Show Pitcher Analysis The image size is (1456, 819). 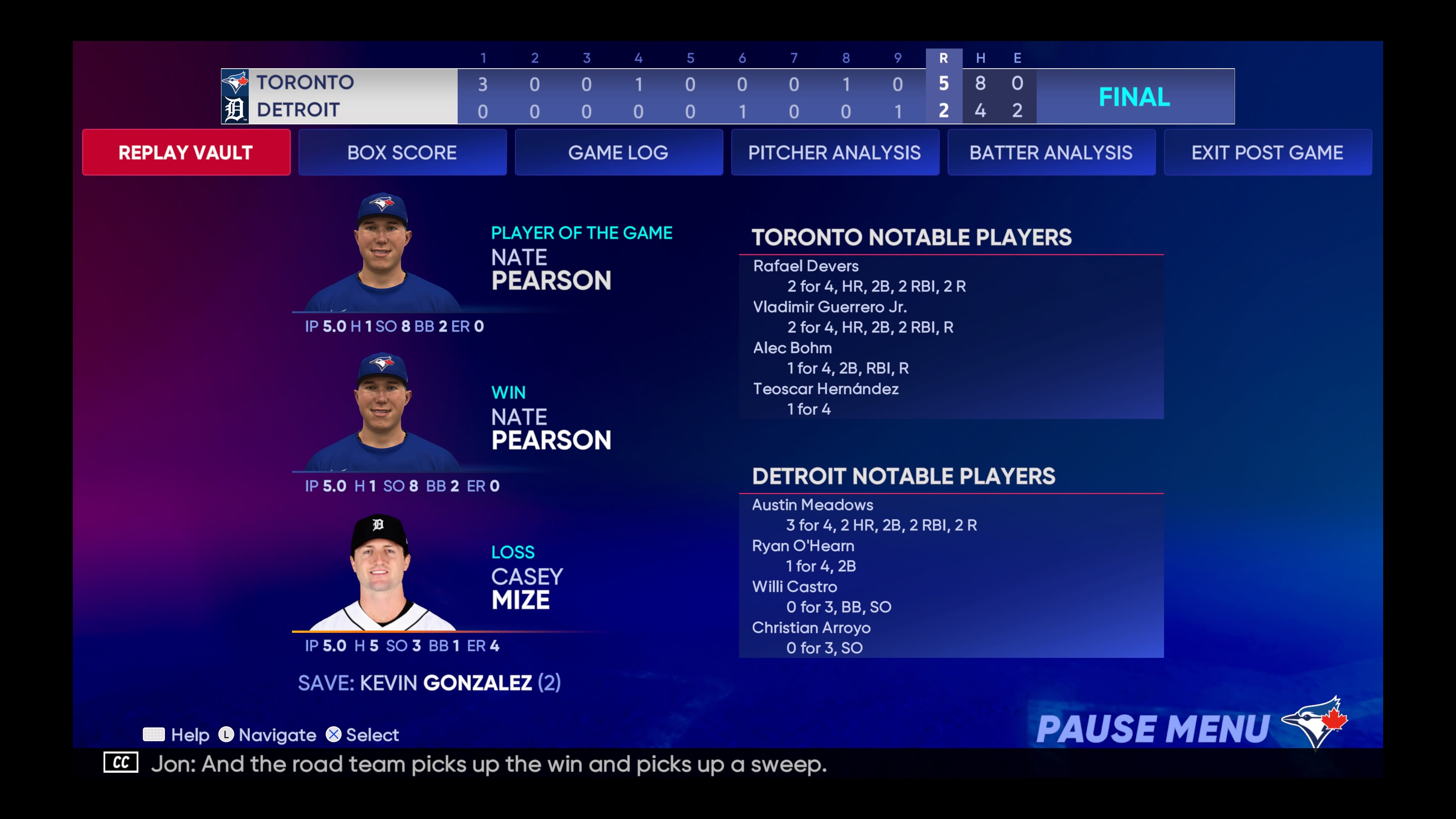click(x=835, y=152)
